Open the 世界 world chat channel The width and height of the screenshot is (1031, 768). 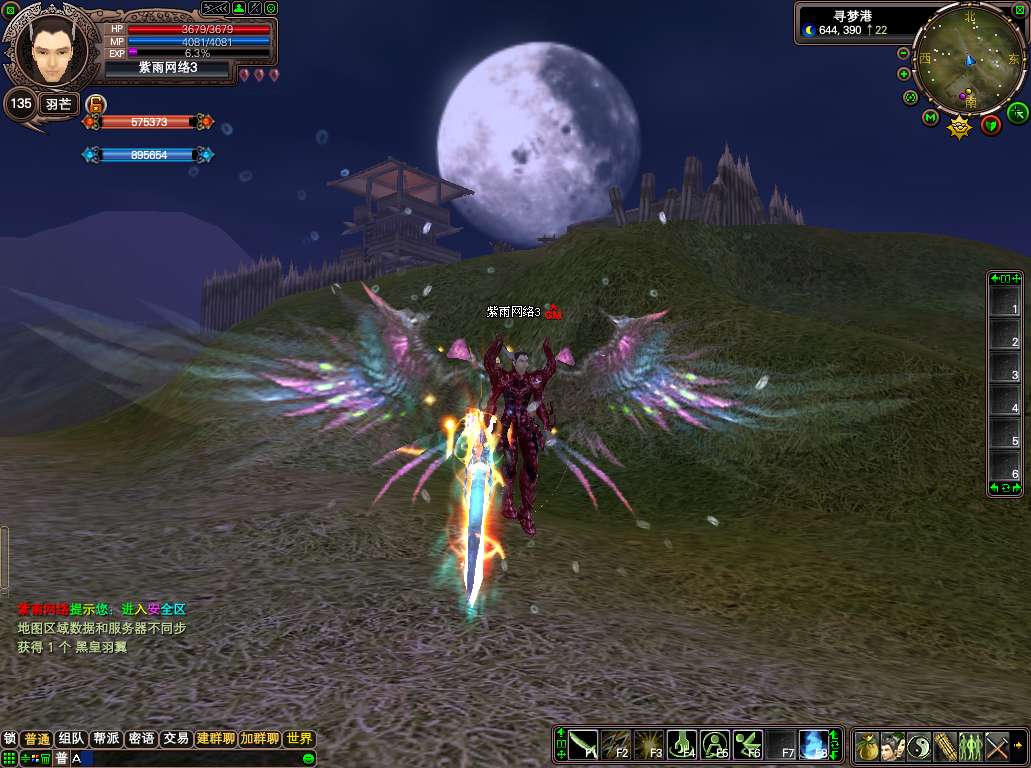[299, 739]
